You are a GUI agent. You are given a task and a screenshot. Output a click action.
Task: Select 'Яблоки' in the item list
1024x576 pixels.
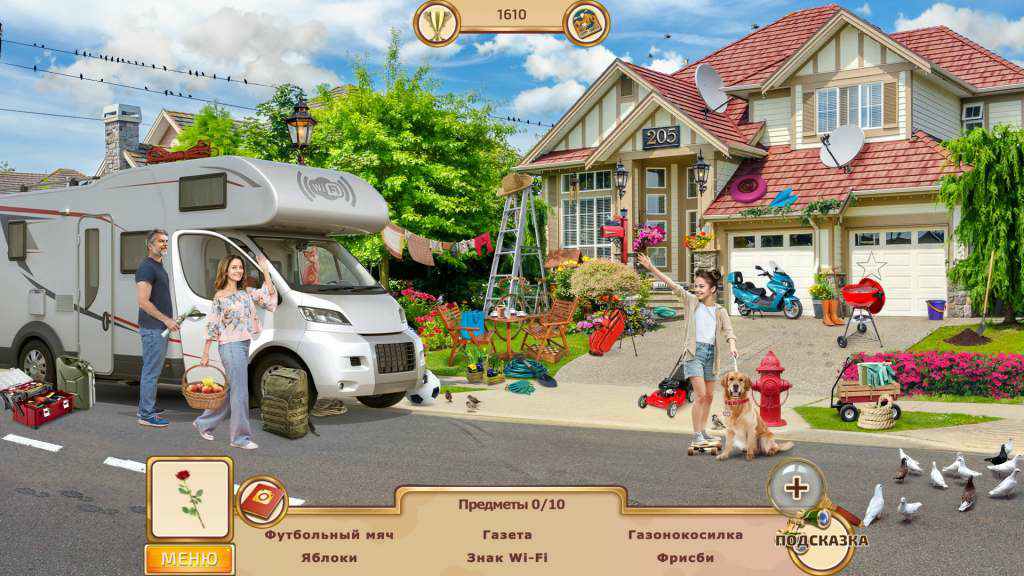pos(329,558)
